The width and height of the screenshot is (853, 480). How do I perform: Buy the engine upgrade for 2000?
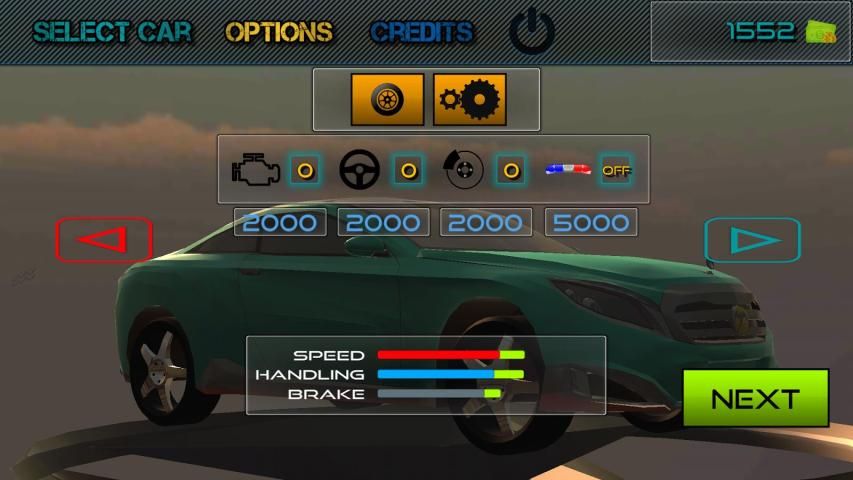coord(280,222)
